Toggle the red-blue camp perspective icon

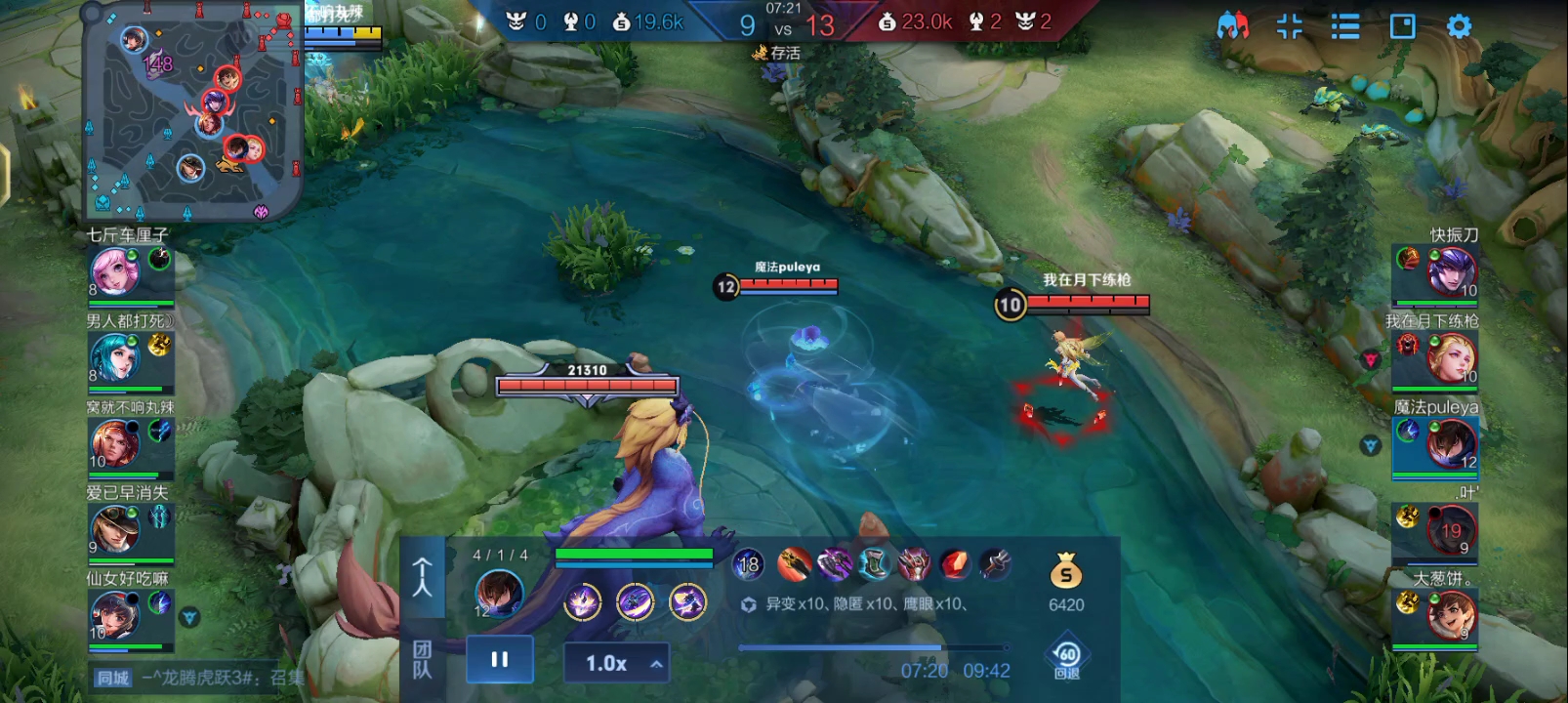(x=1232, y=26)
